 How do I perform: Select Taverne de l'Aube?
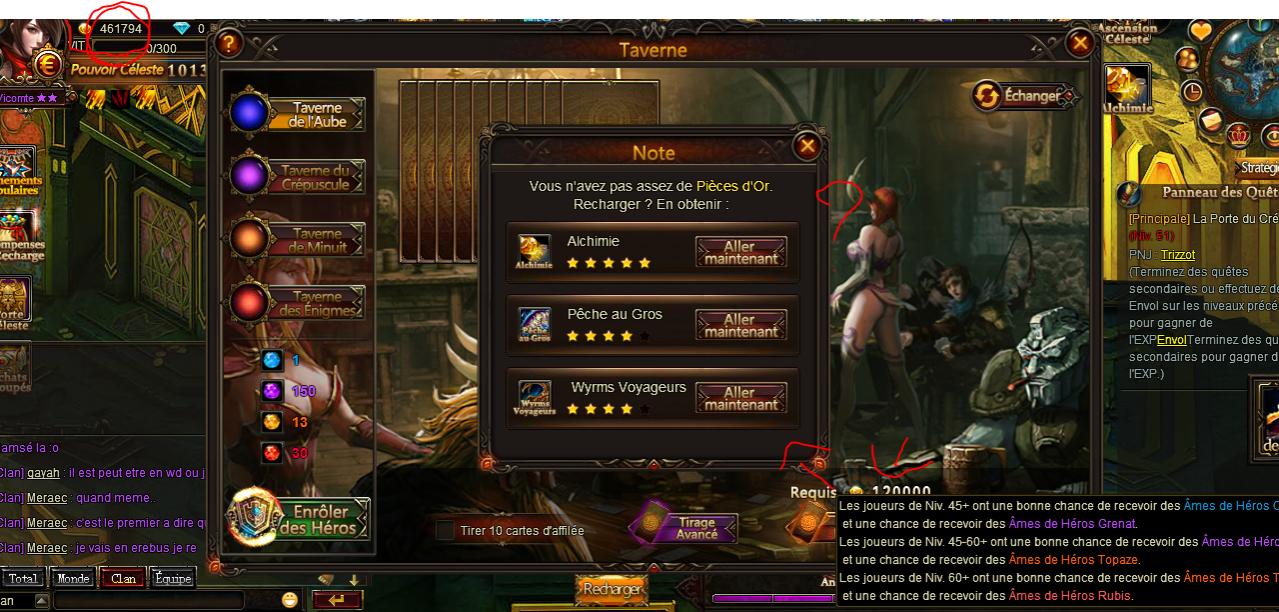click(x=298, y=114)
